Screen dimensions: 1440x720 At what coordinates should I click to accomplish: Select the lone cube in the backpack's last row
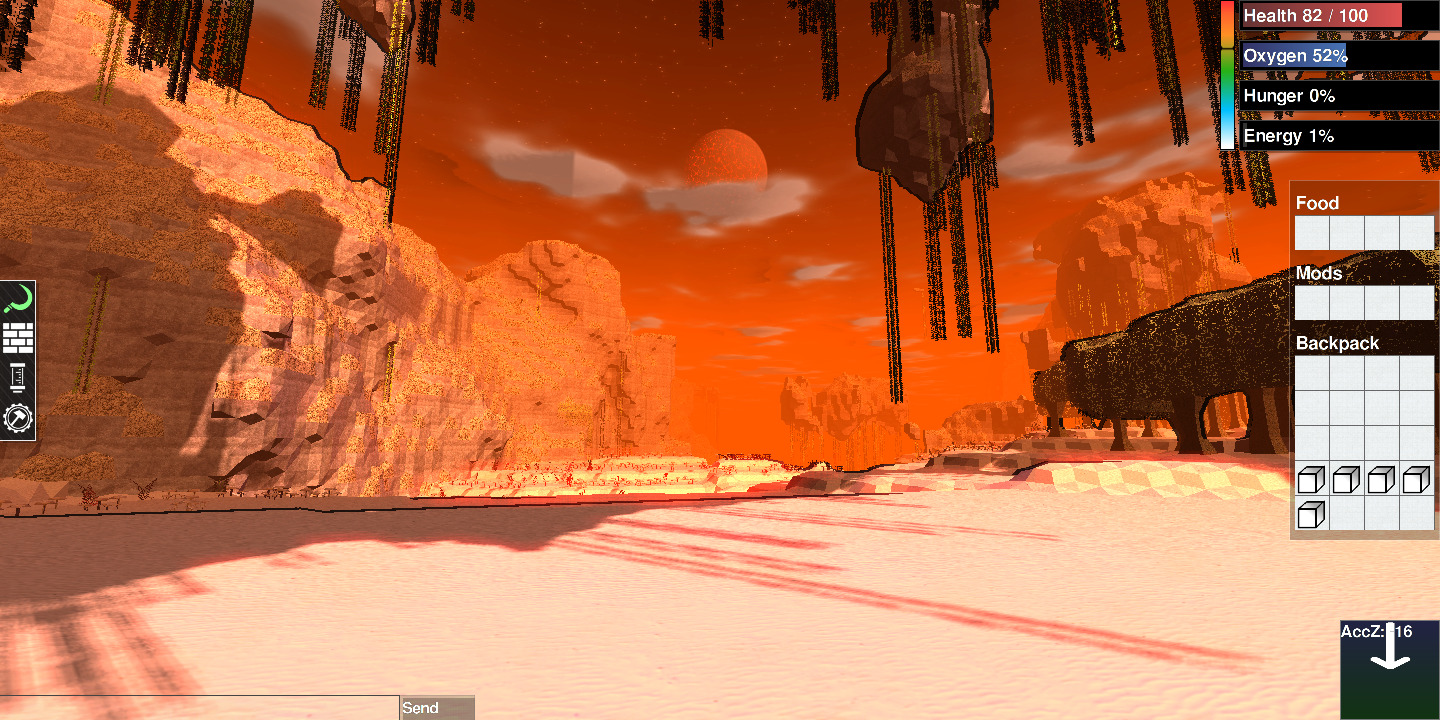coord(1311,515)
